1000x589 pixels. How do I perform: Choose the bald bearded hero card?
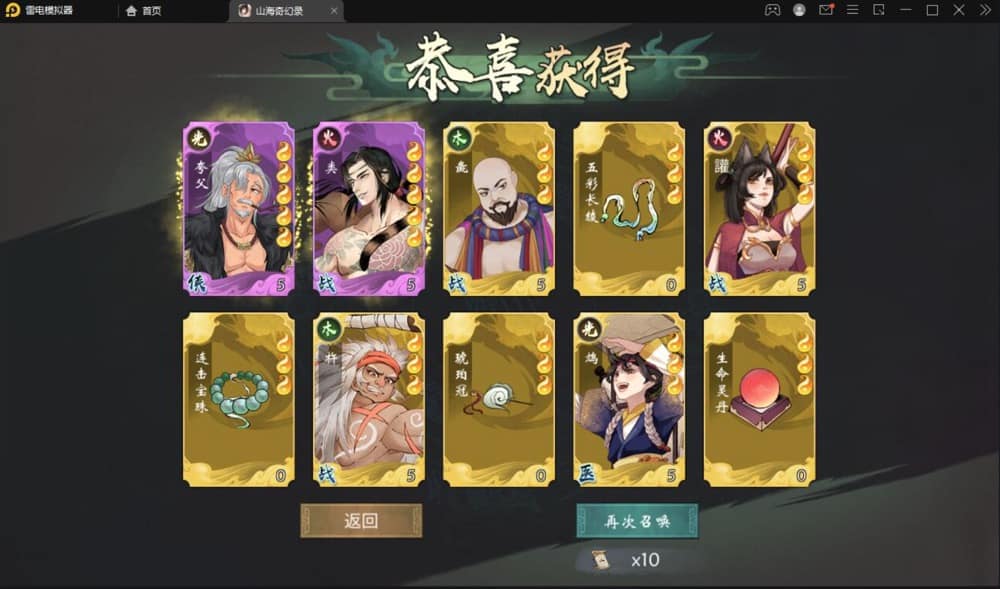pyautogui.click(x=499, y=209)
